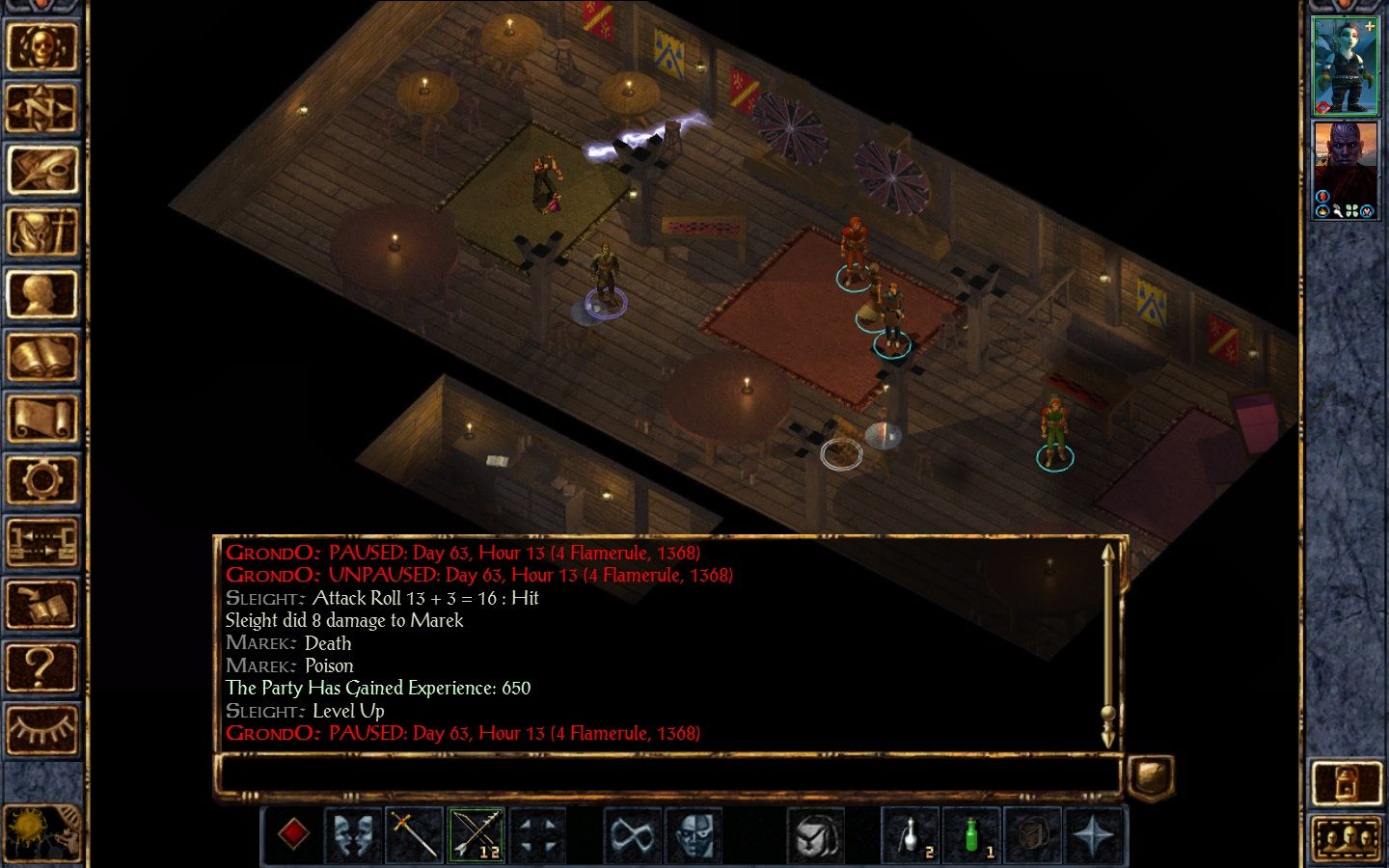Select the green-haired gnome party portrait
Image resolution: width=1389 pixels, height=868 pixels.
pyautogui.click(x=1346, y=66)
